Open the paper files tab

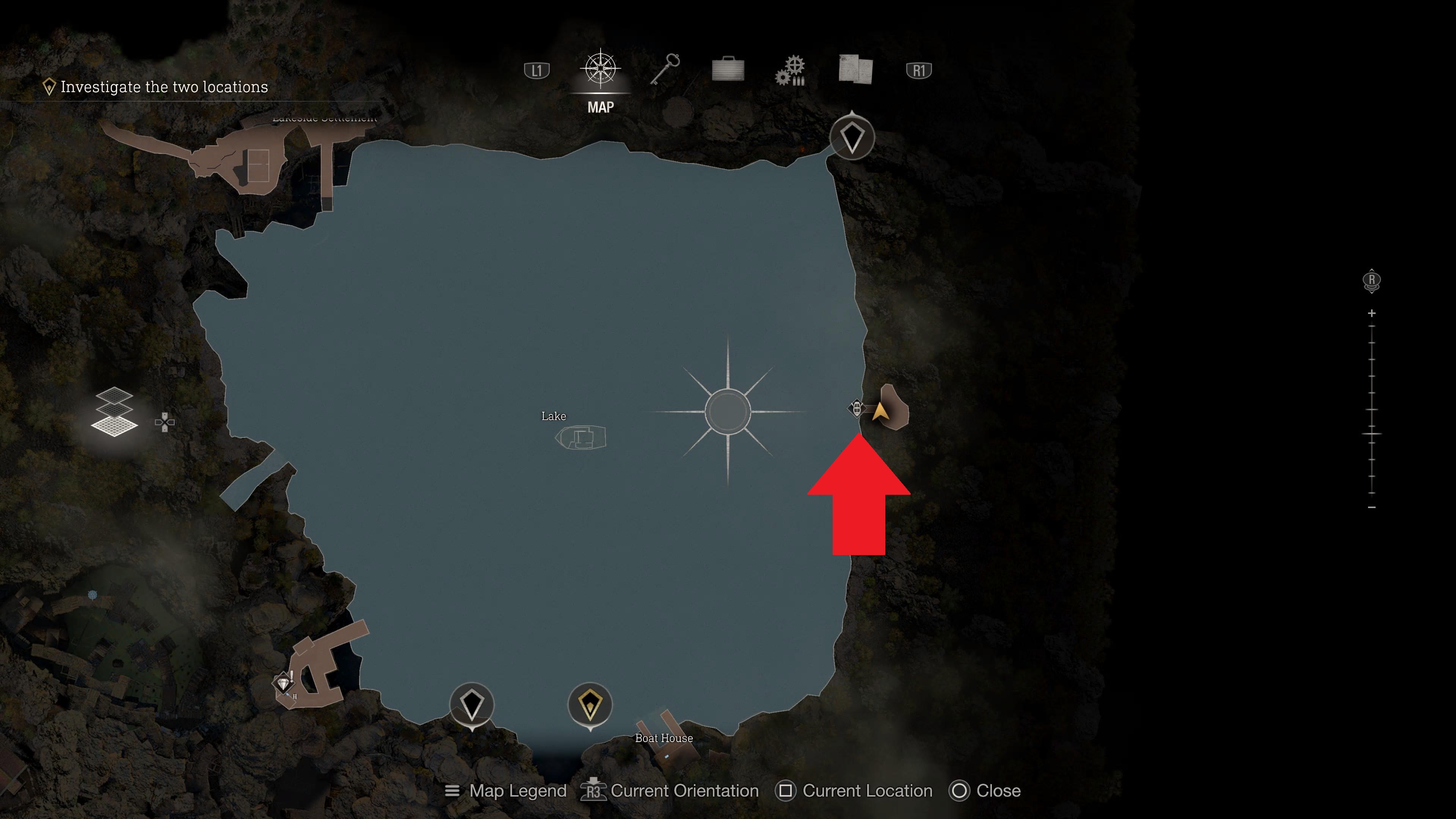(855, 70)
